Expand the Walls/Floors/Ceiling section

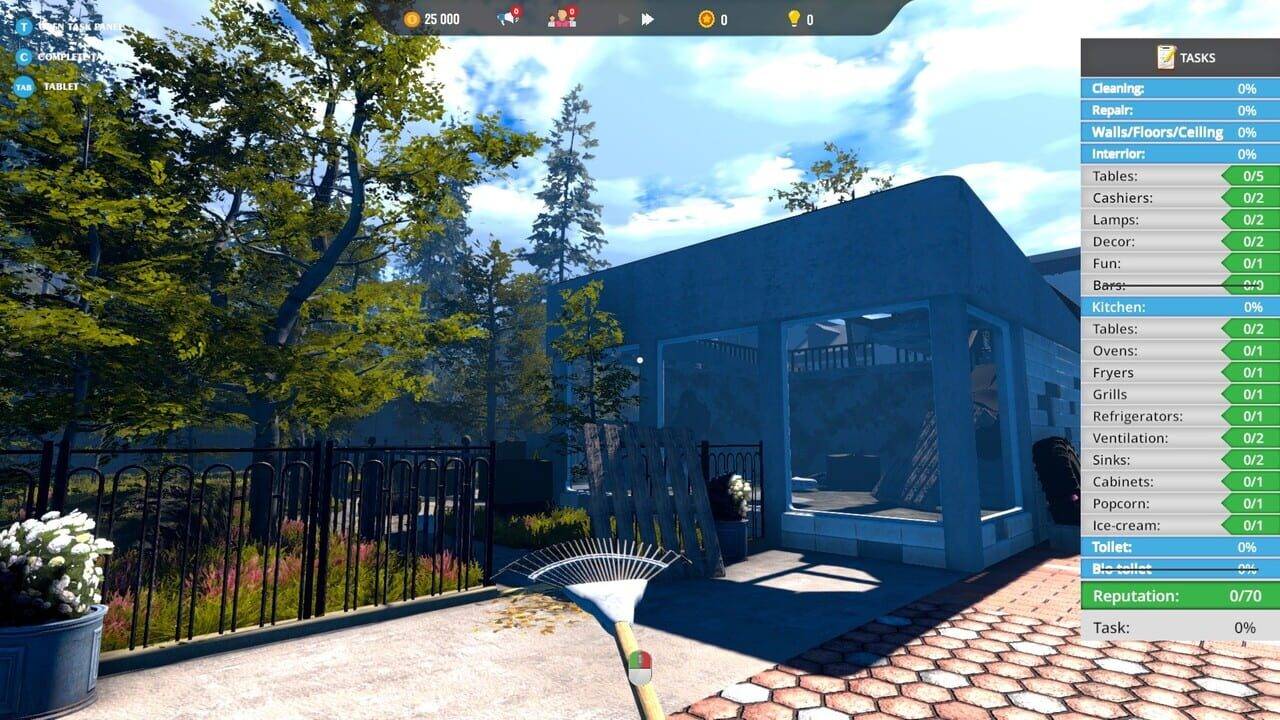(x=1178, y=132)
